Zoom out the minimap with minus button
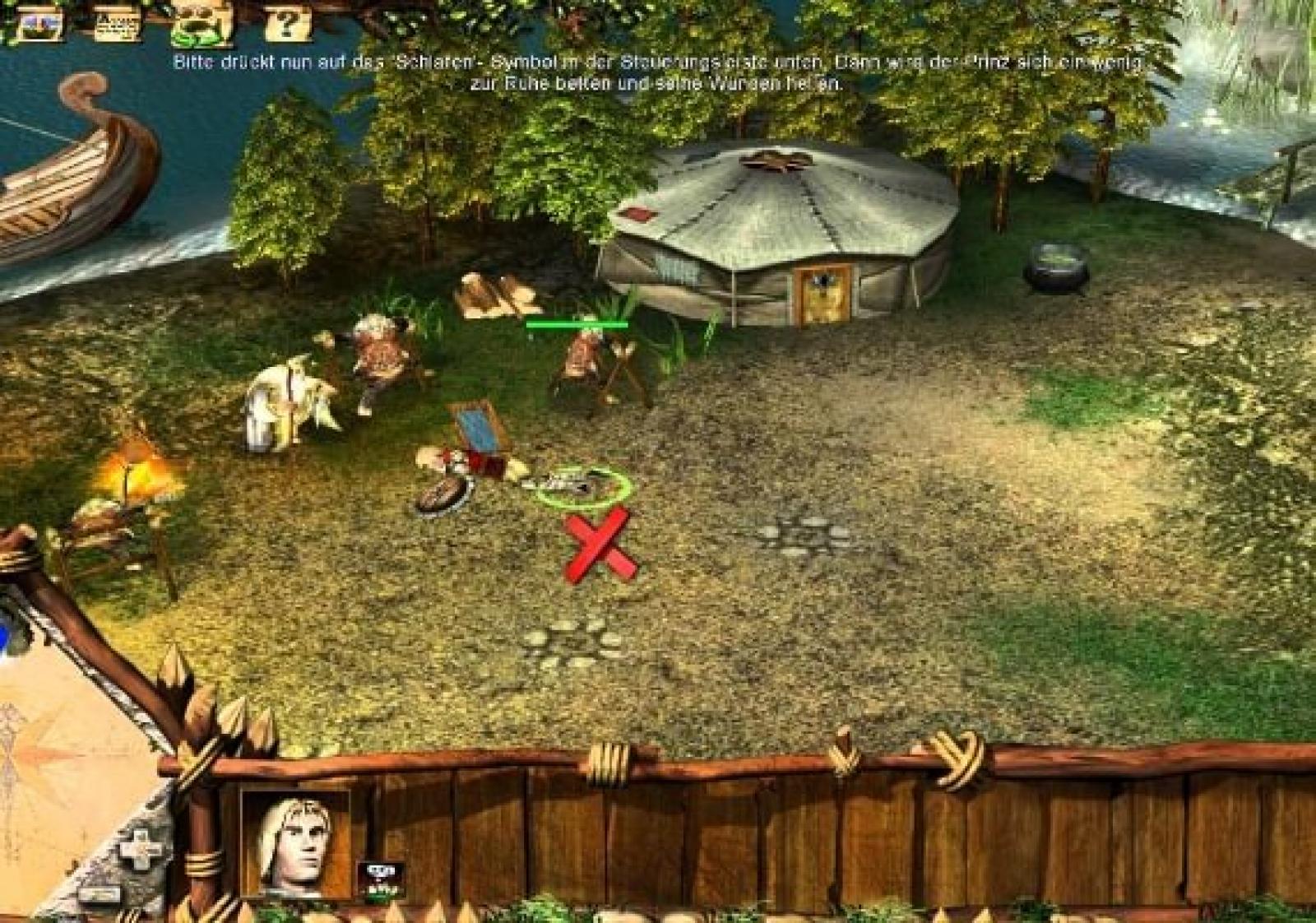 coord(99,894)
